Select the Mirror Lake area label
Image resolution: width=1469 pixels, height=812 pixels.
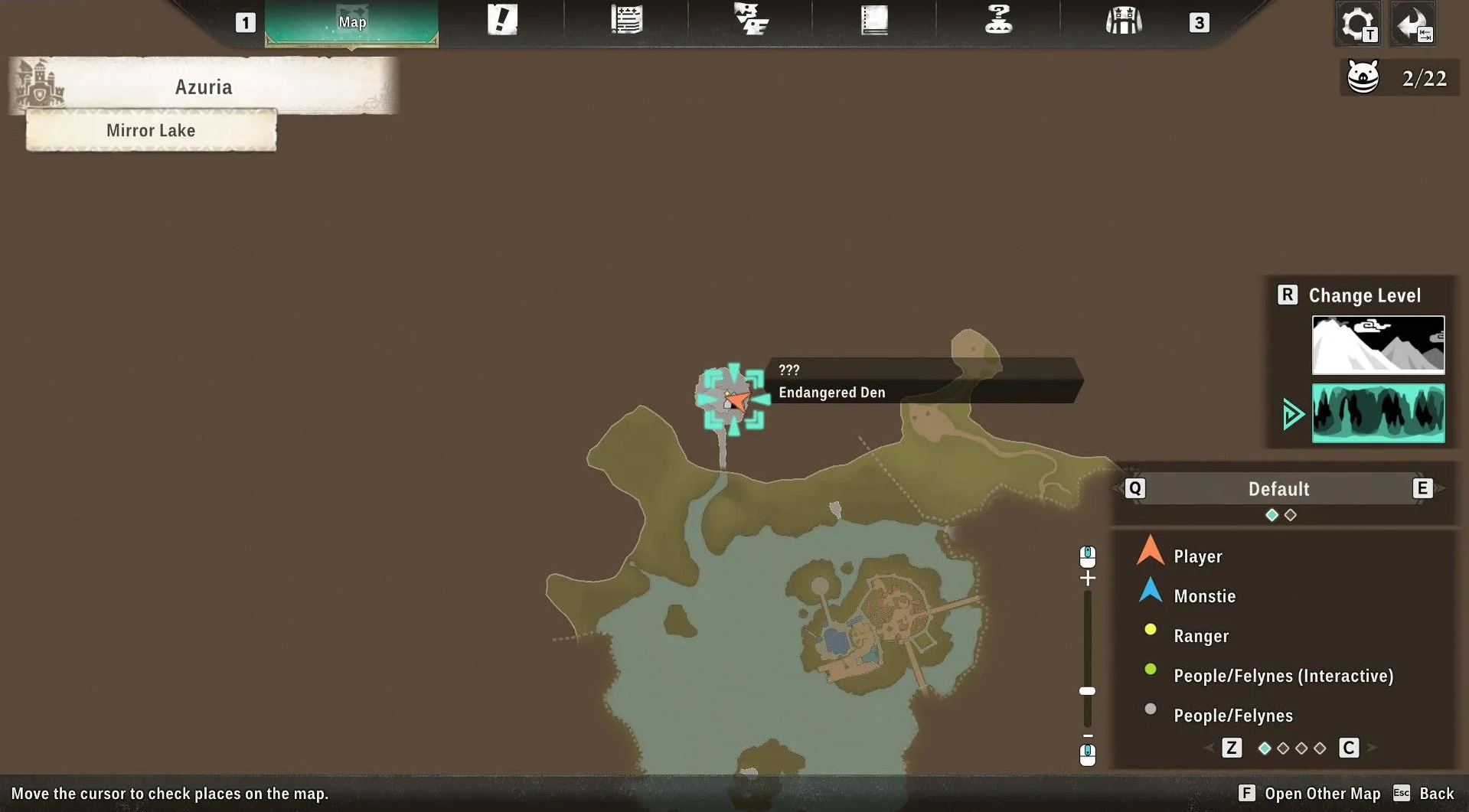(151, 130)
